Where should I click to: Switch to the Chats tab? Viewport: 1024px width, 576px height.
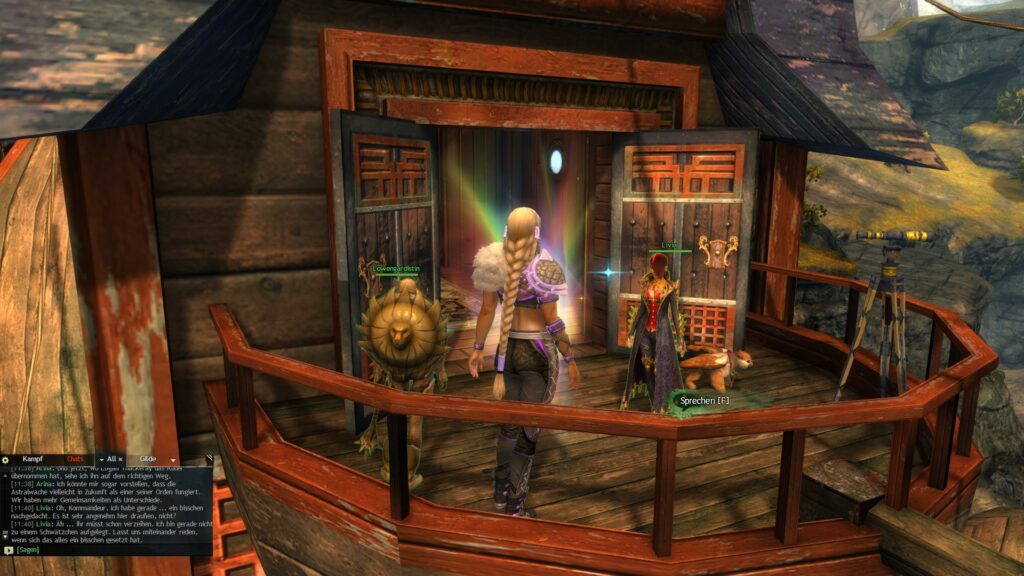click(74, 459)
